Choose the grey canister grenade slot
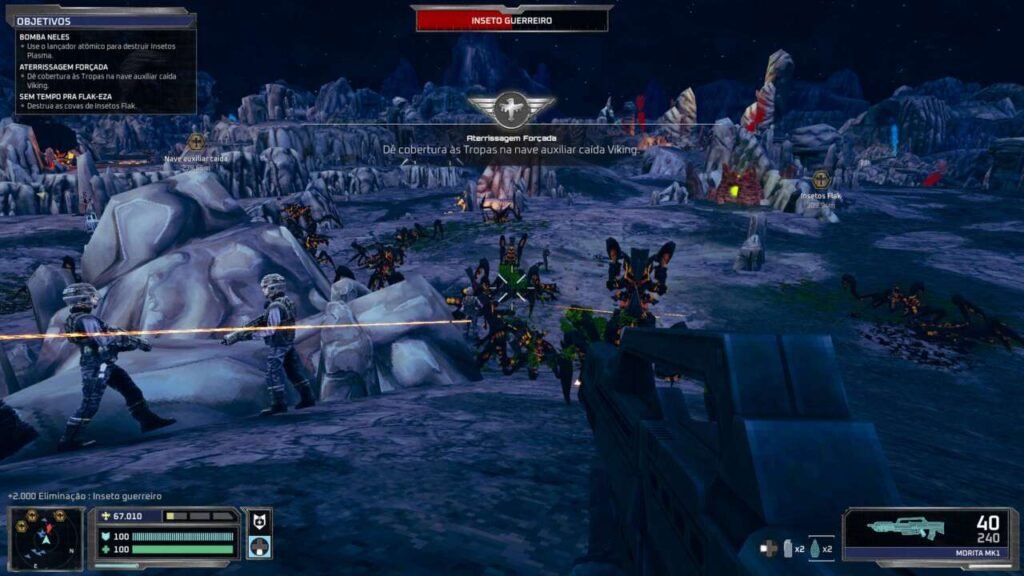 click(x=786, y=548)
